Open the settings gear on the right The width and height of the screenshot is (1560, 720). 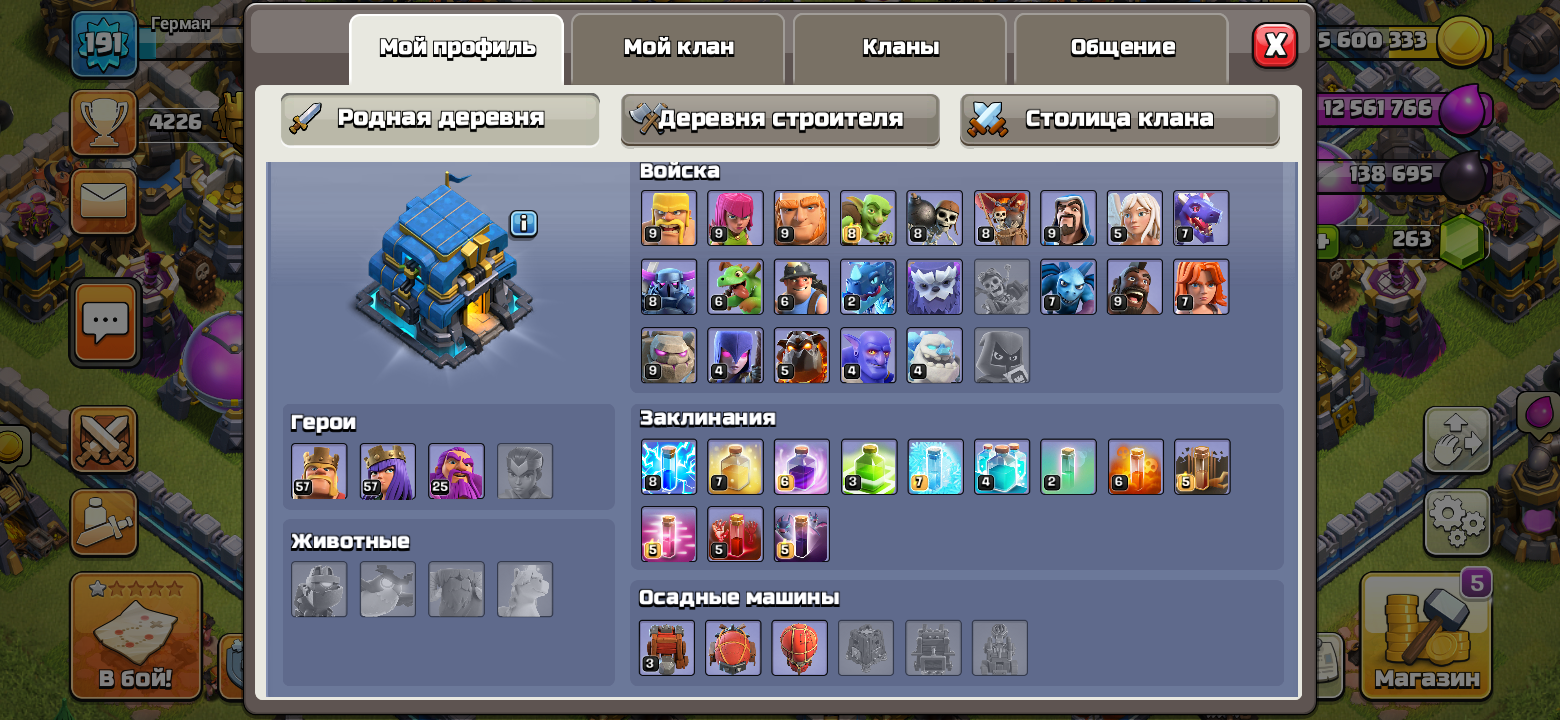coord(1458,520)
